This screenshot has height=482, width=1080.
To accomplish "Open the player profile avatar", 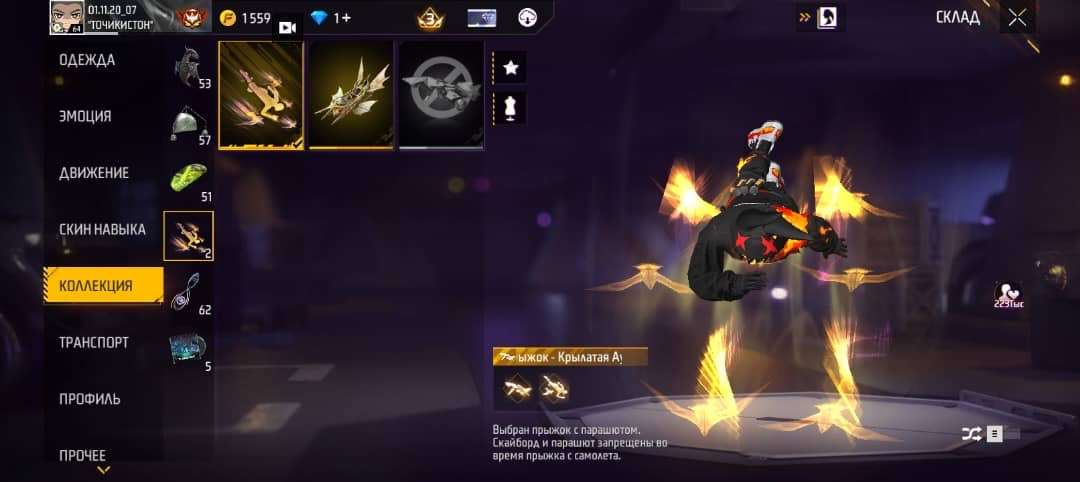I will tap(66, 17).
